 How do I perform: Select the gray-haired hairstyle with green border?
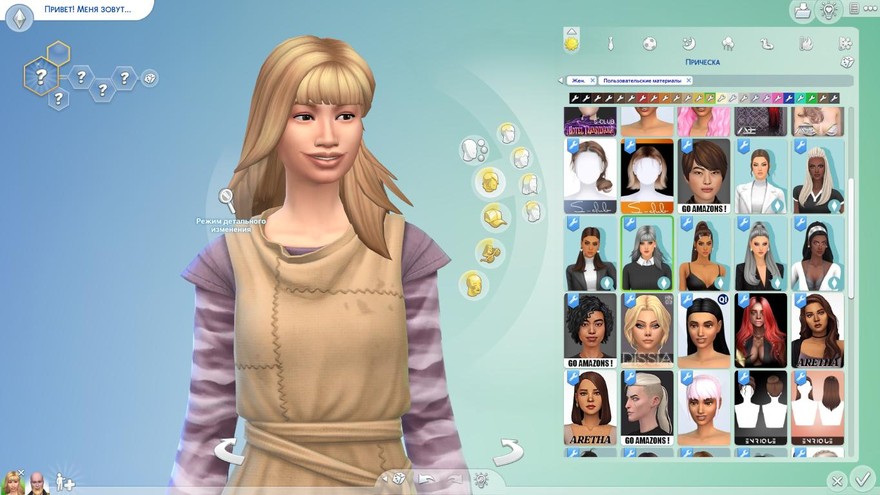(x=646, y=254)
